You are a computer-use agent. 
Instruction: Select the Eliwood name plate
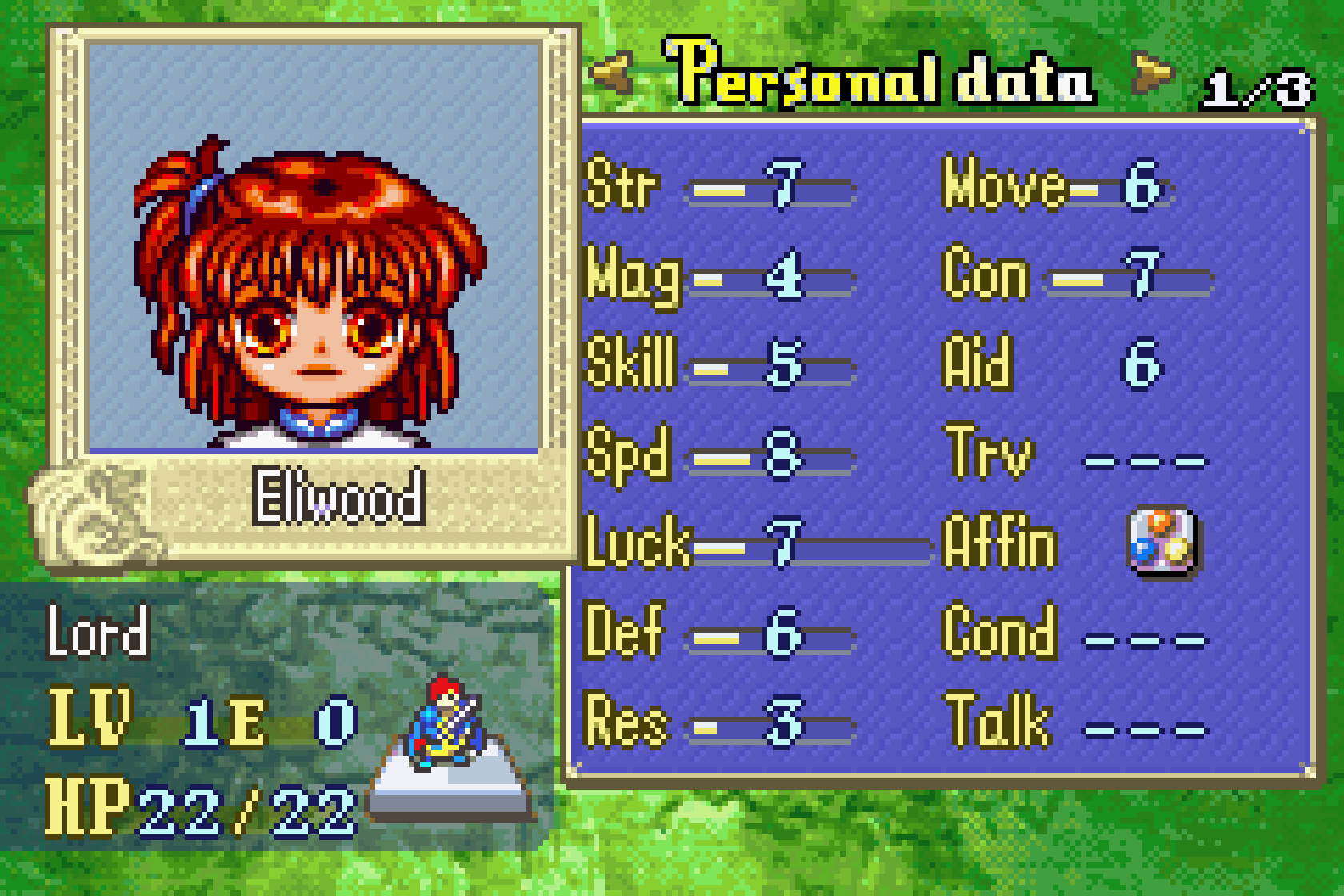click(x=339, y=499)
